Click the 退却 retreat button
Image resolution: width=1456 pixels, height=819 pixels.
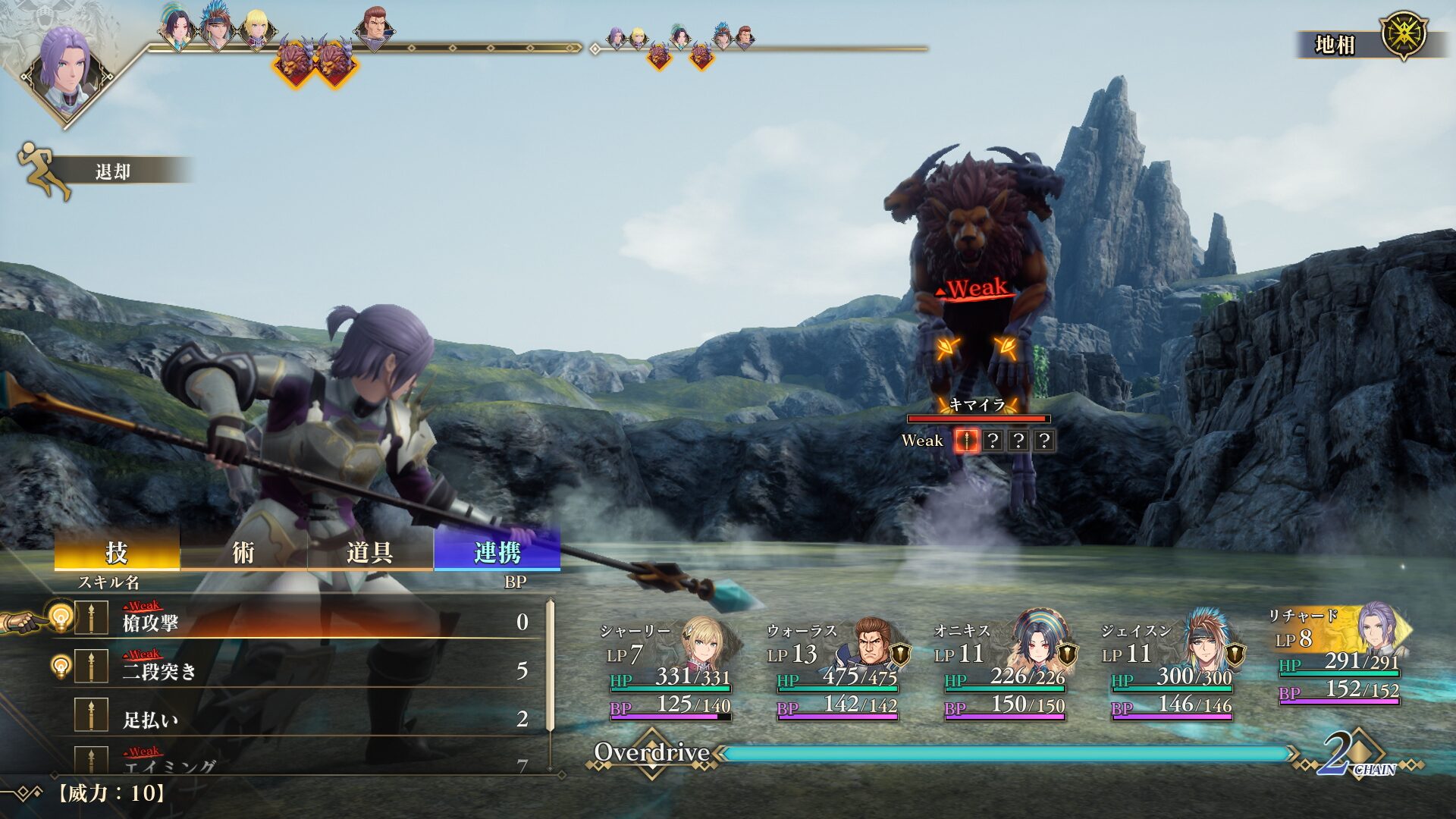112,171
